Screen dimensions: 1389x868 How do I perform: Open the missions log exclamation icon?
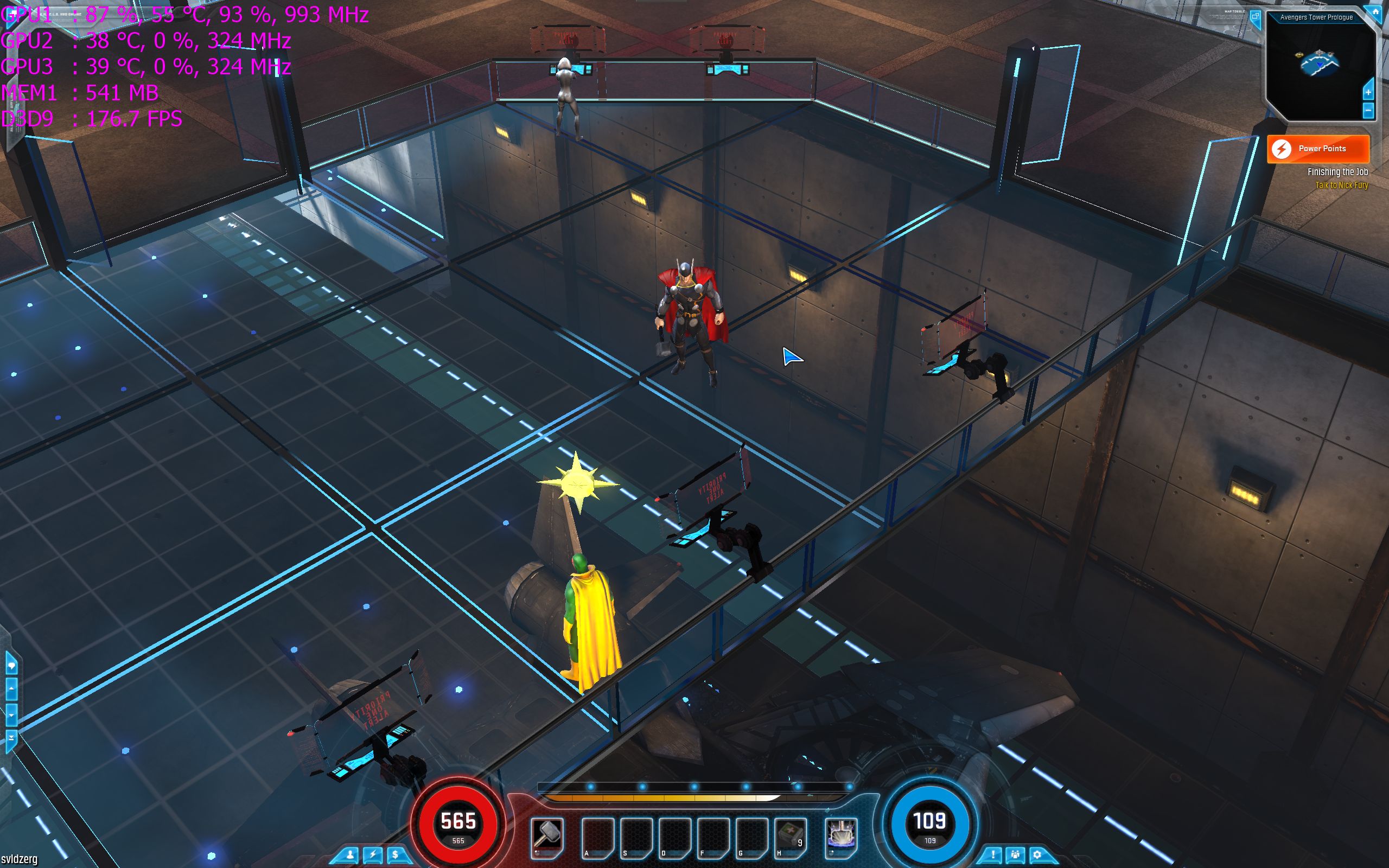point(993,855)
